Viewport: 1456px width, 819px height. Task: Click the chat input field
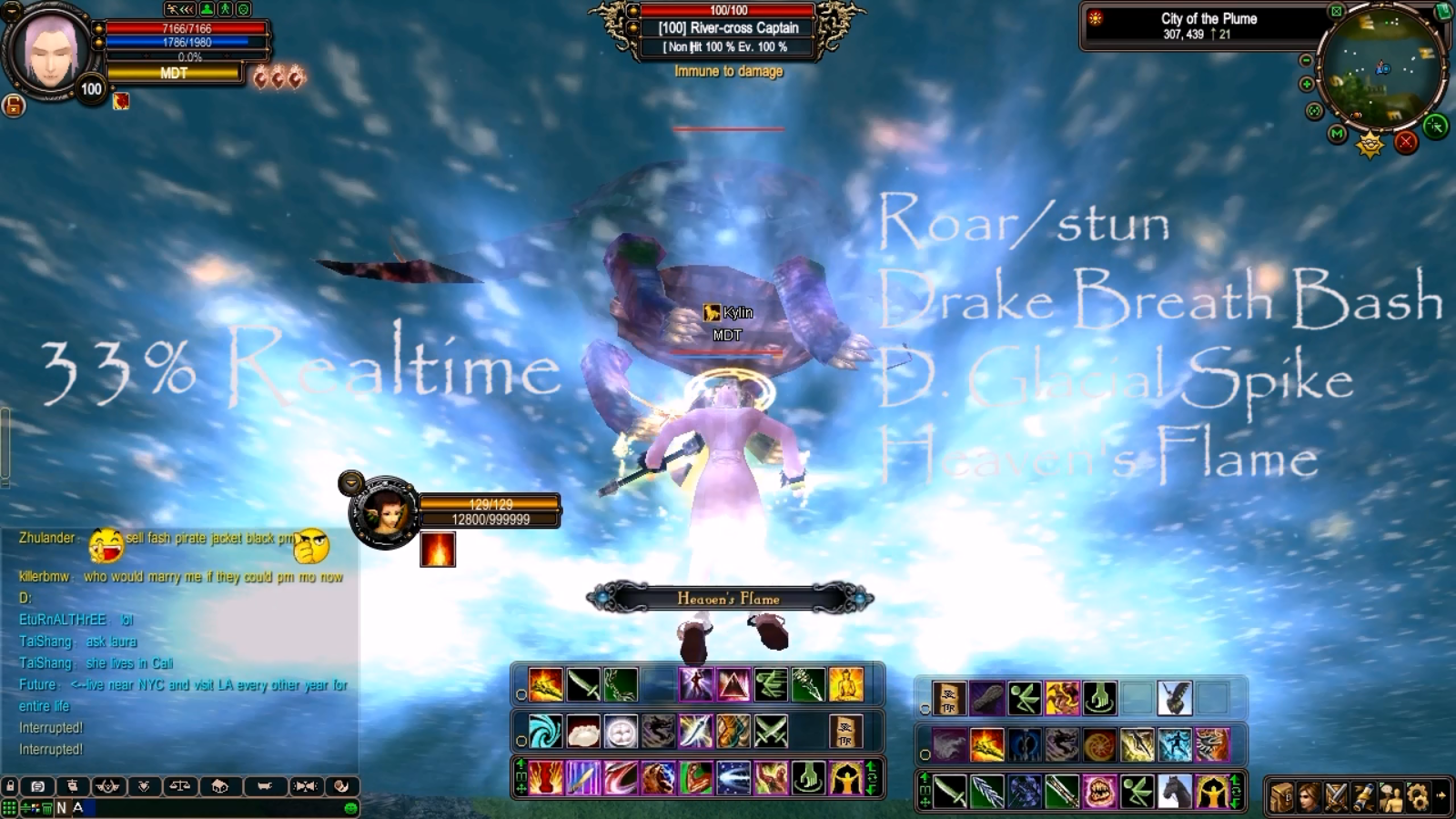point(209,808)
